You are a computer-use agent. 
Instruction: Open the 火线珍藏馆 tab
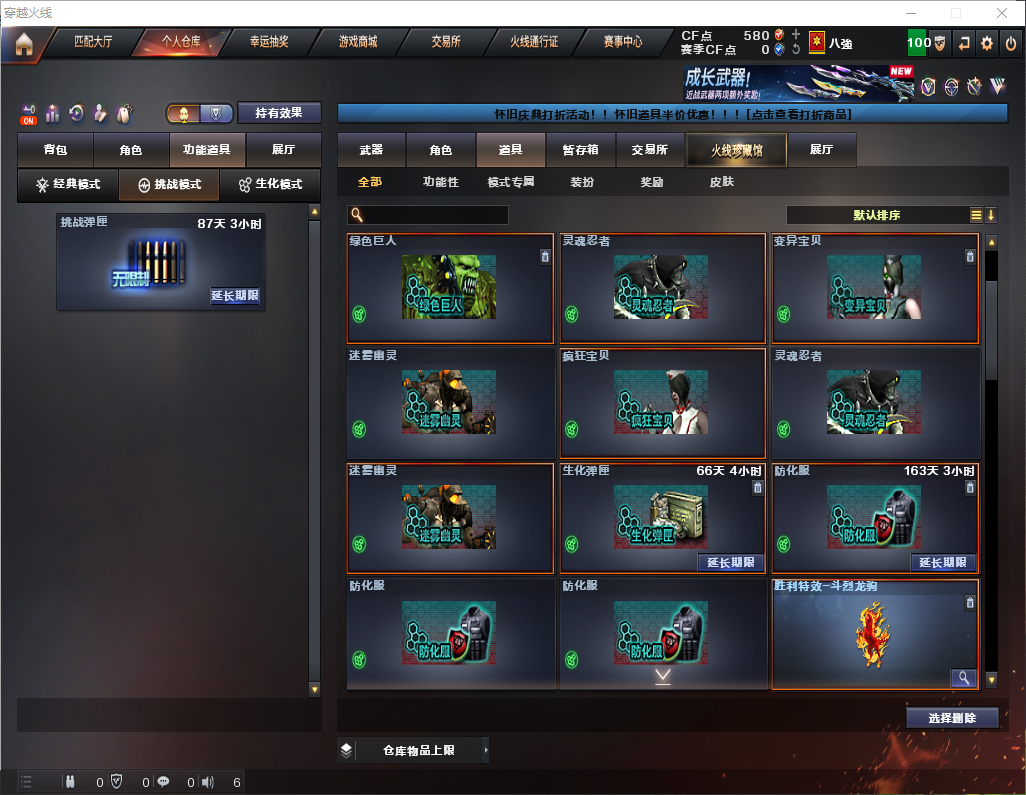tap(735, 150)
